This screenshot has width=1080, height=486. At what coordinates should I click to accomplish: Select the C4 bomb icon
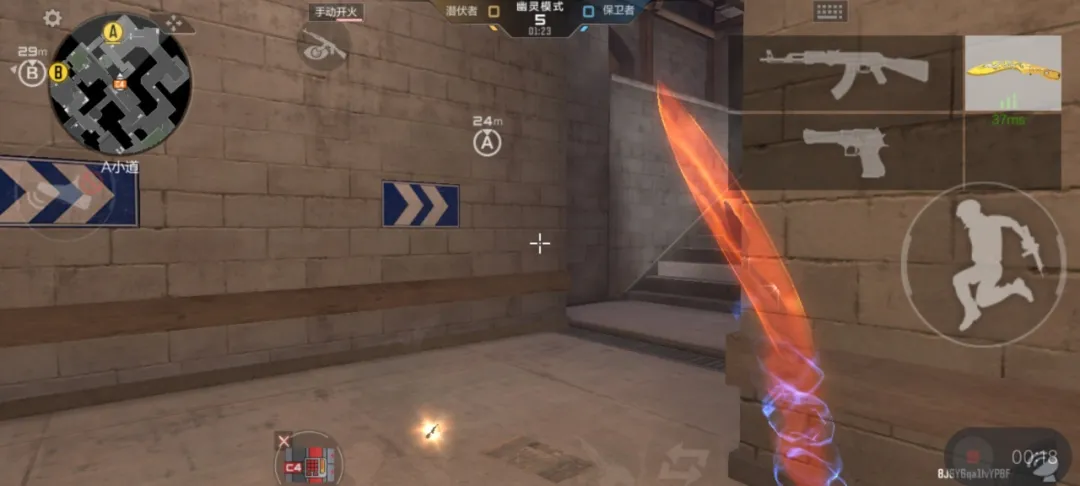[310, 463]
